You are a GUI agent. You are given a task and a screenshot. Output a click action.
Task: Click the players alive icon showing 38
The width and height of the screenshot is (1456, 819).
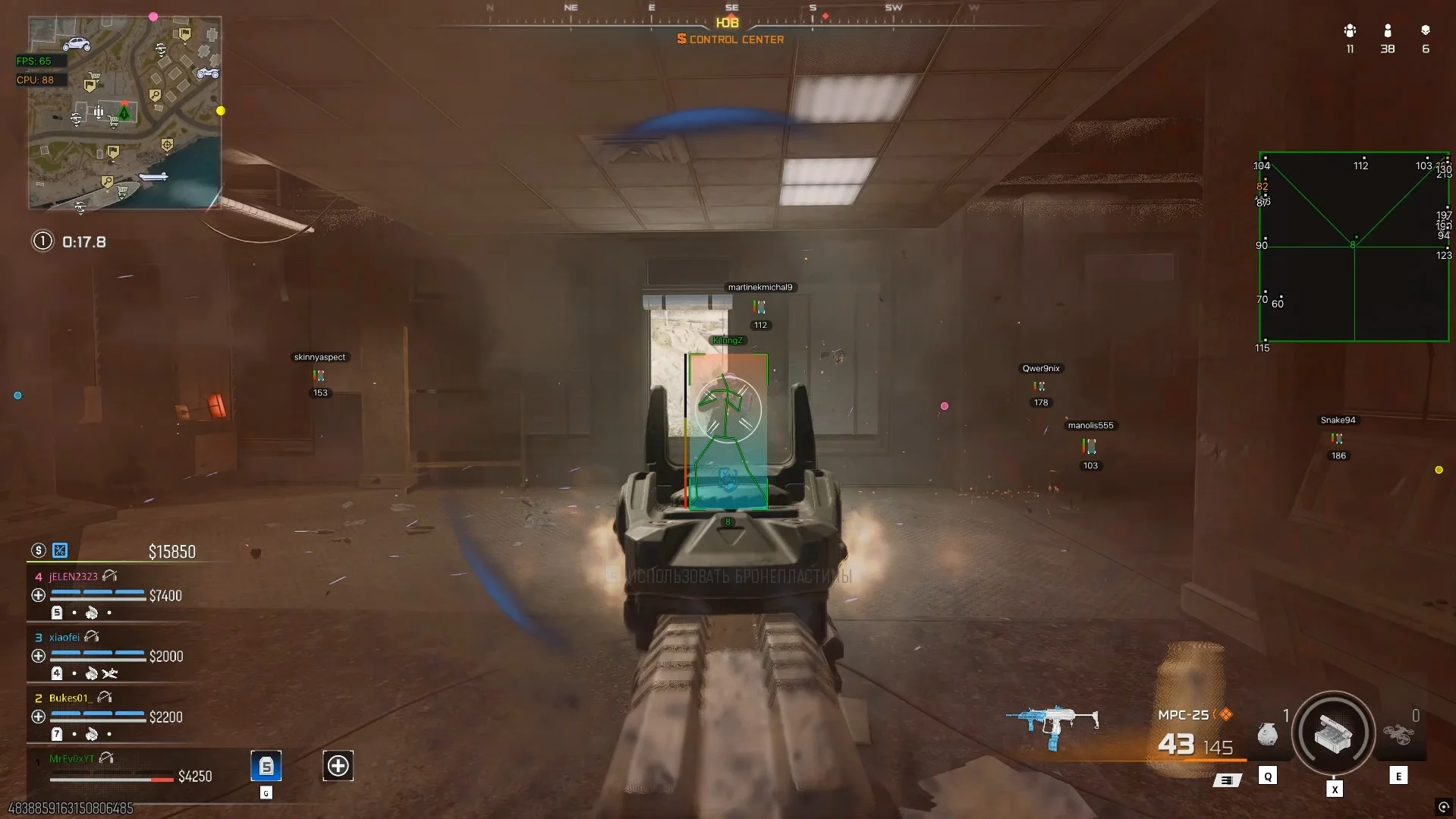1388,32
